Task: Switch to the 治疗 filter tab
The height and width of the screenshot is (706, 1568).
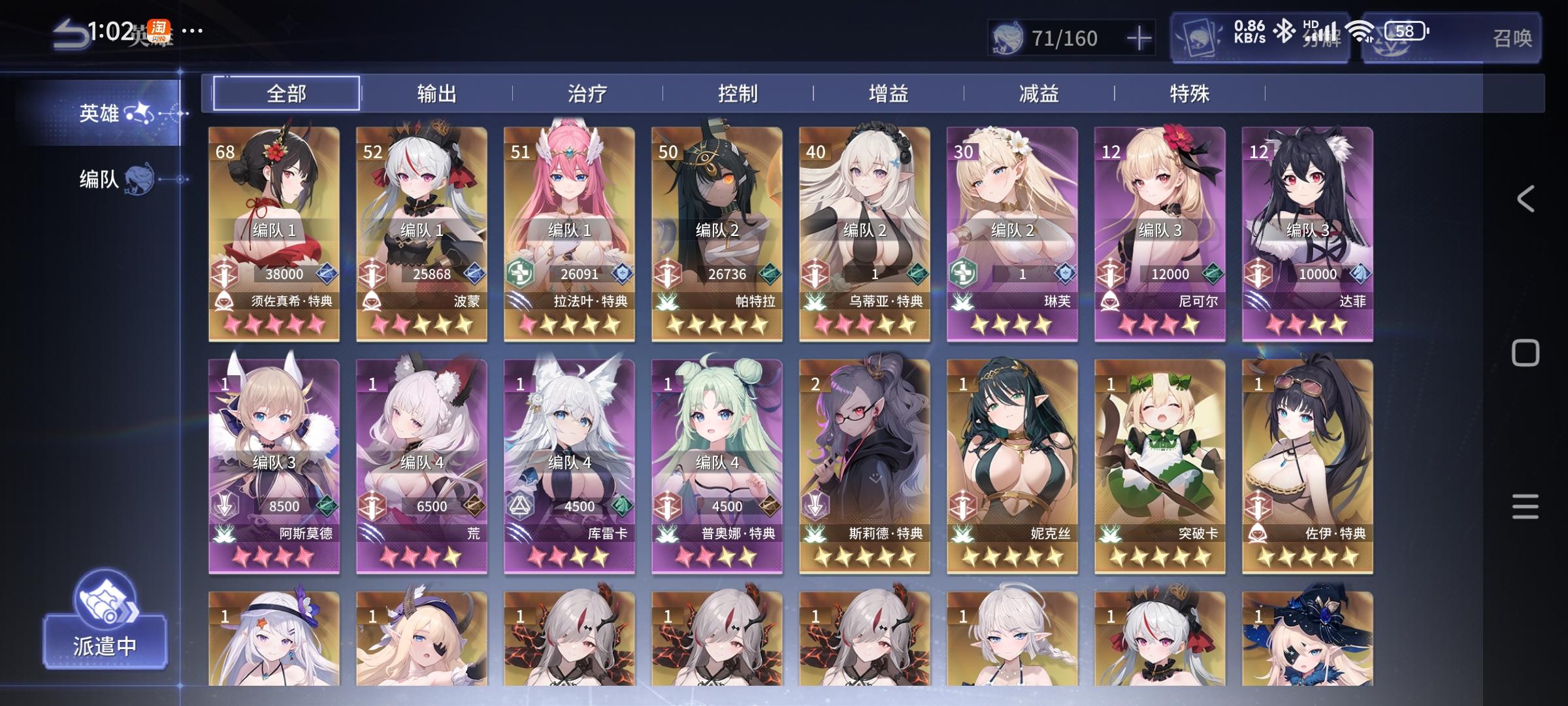Action: [x=587, y=93]
